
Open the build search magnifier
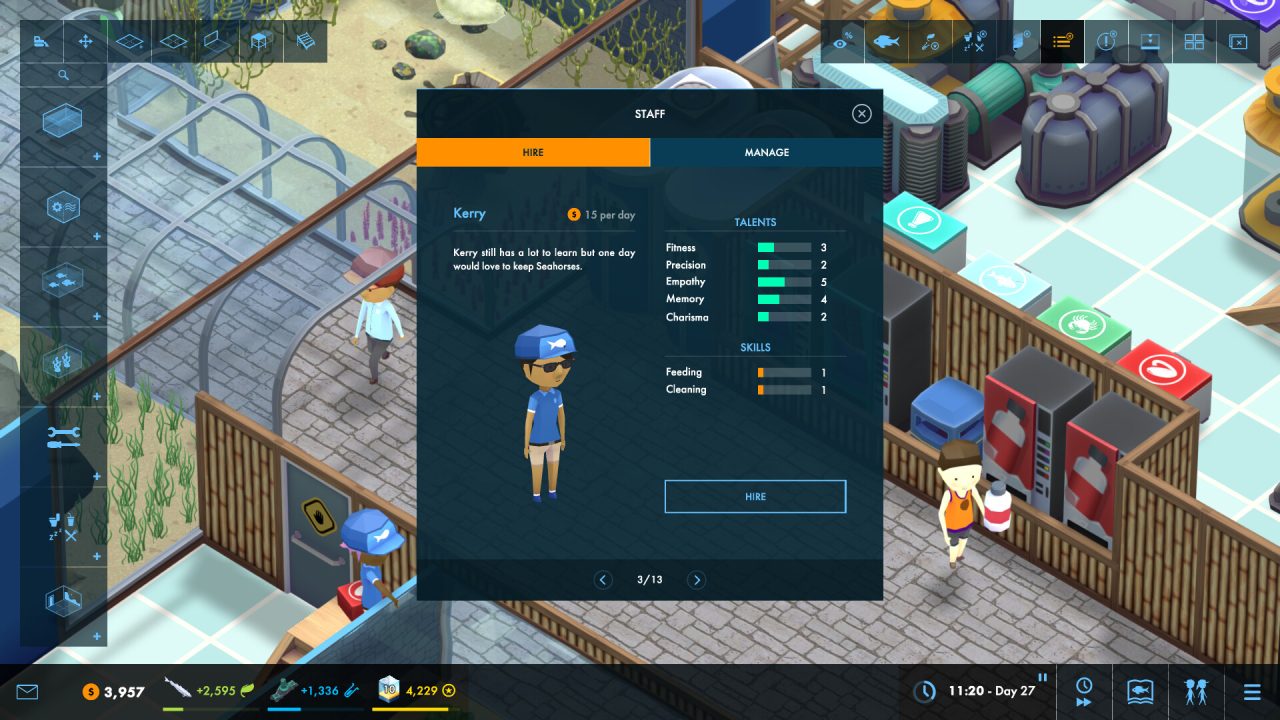tap(63, 75)
